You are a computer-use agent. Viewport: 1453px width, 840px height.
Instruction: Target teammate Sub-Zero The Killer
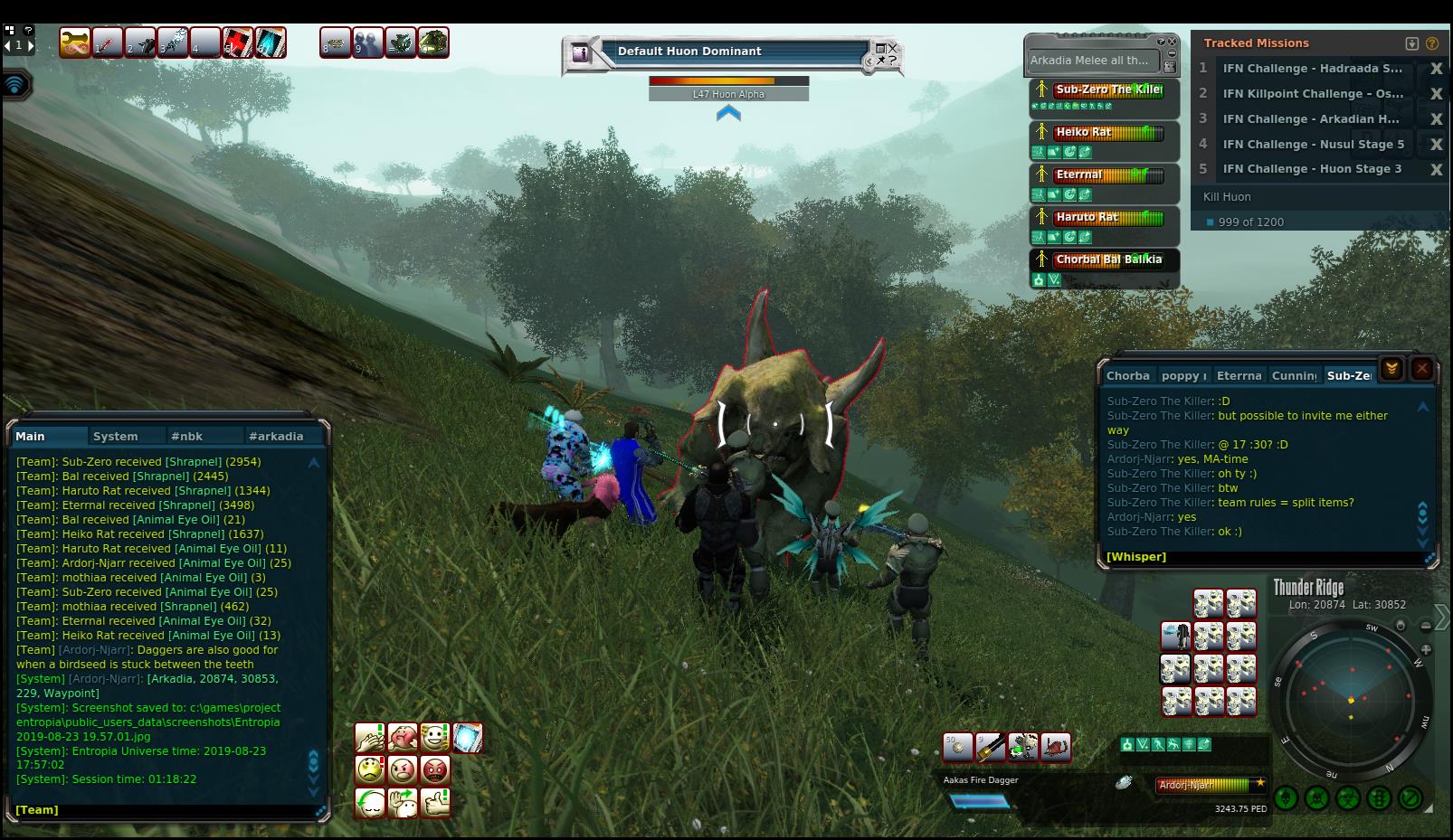pos(1107,90)
